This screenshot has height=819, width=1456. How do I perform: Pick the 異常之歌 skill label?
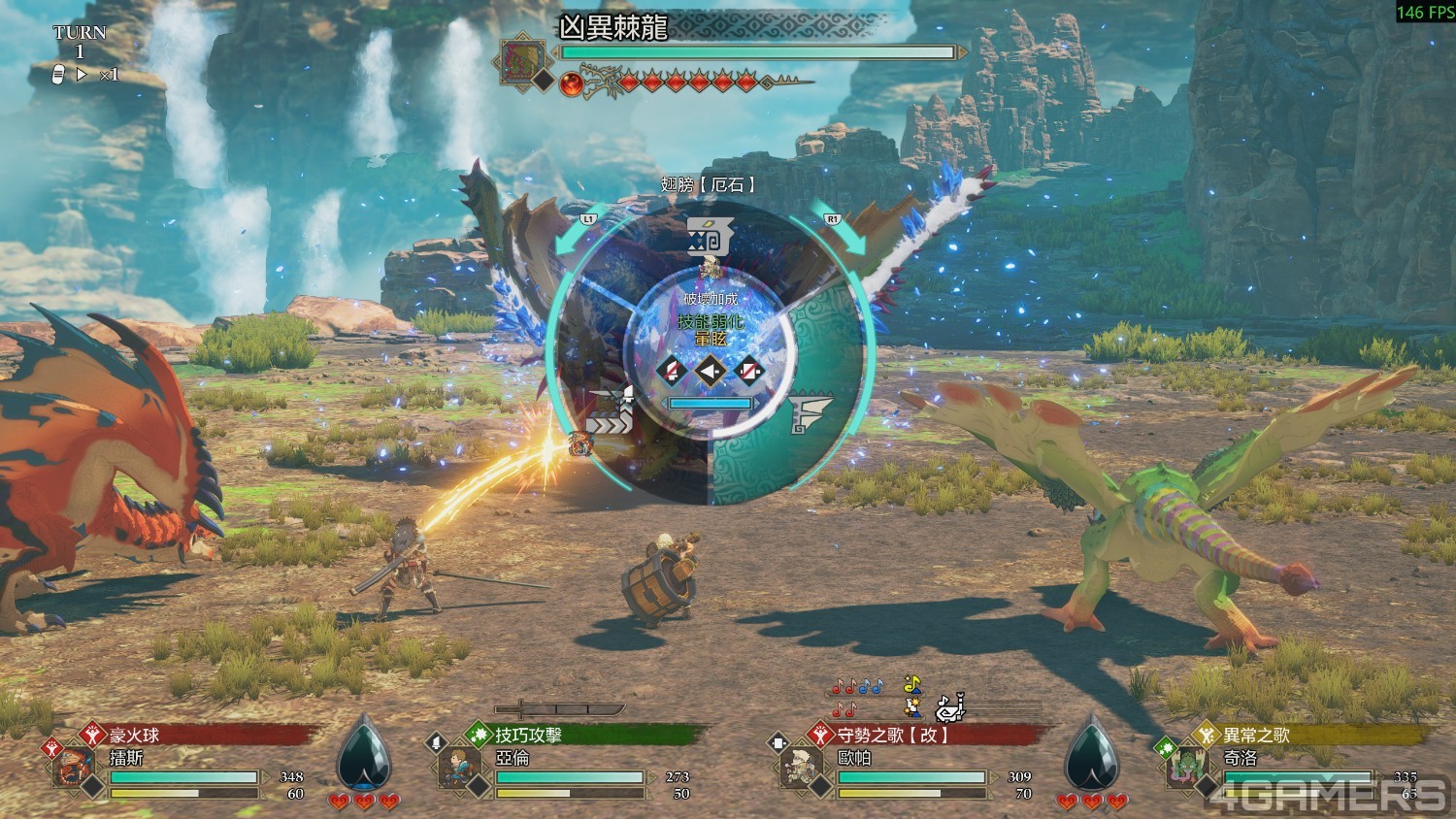click(1256, 735)
